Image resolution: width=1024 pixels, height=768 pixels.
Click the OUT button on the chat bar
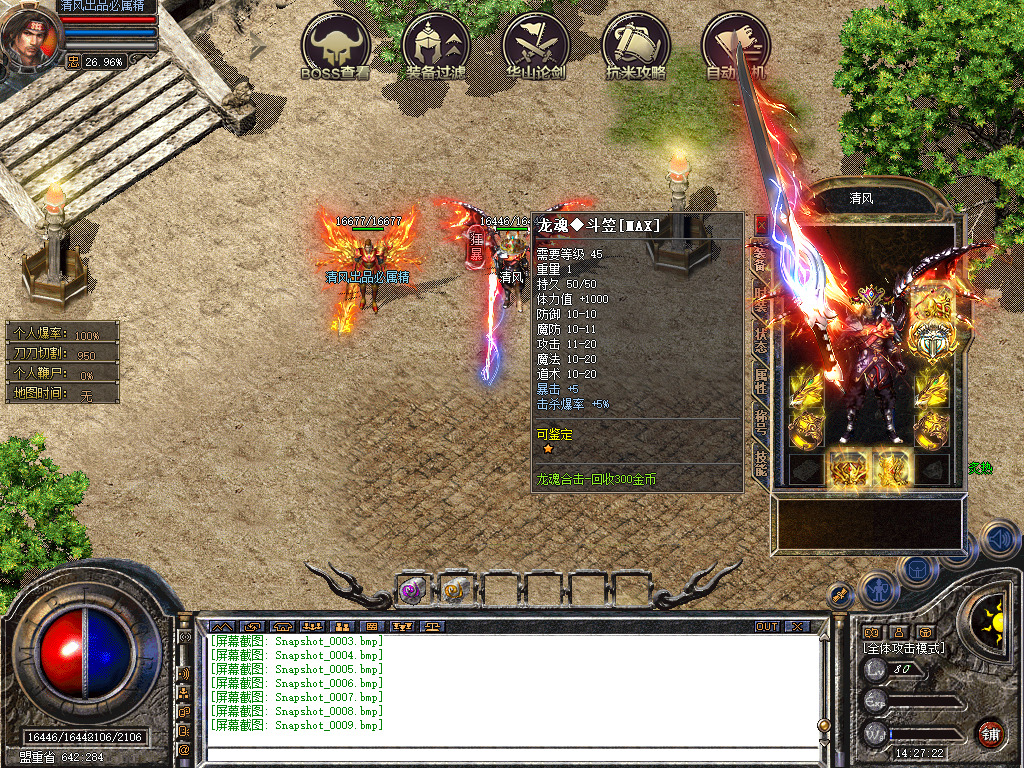click(767, 627)
